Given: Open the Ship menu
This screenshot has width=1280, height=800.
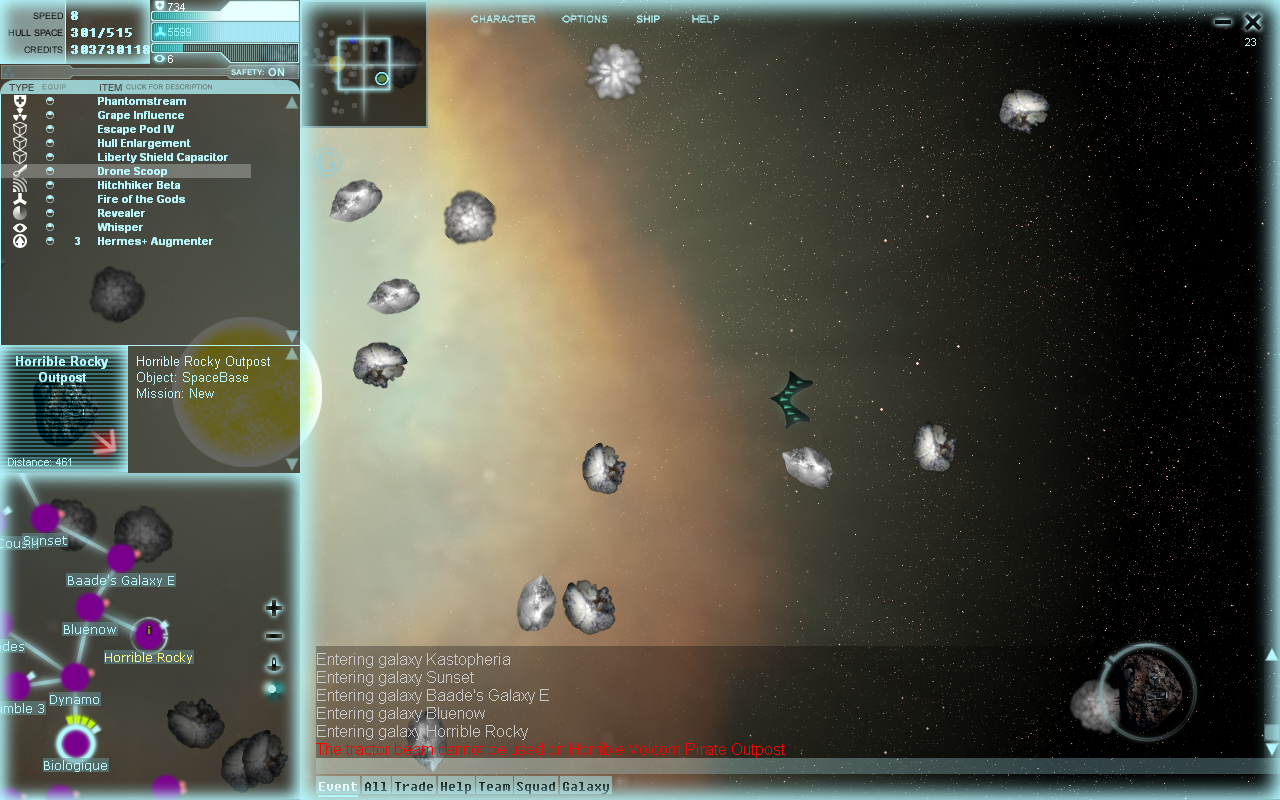Looking at the screenshot, I should pyautogui.click(x=648, y=19).
